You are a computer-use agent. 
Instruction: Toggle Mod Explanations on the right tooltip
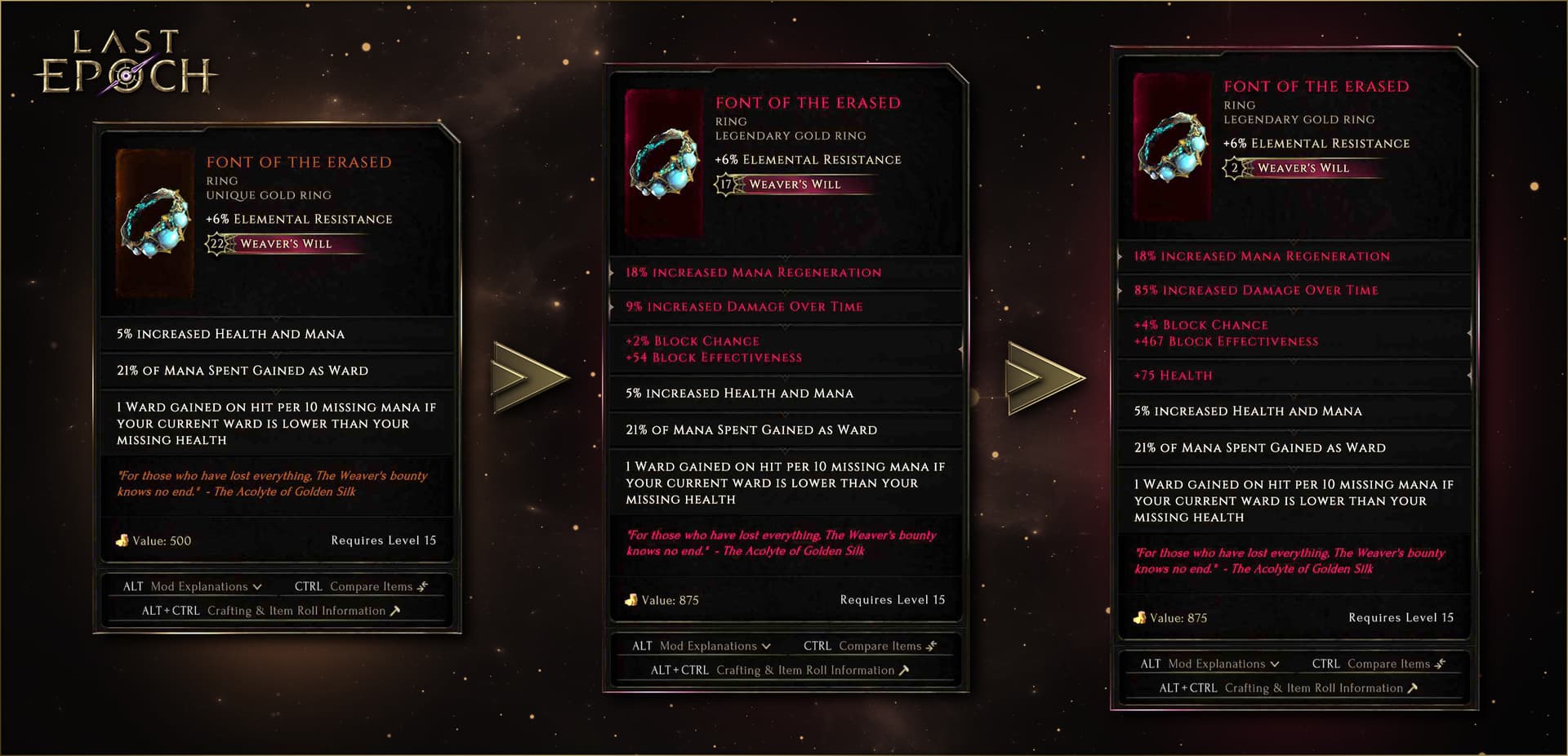(x=1217, y=663)
